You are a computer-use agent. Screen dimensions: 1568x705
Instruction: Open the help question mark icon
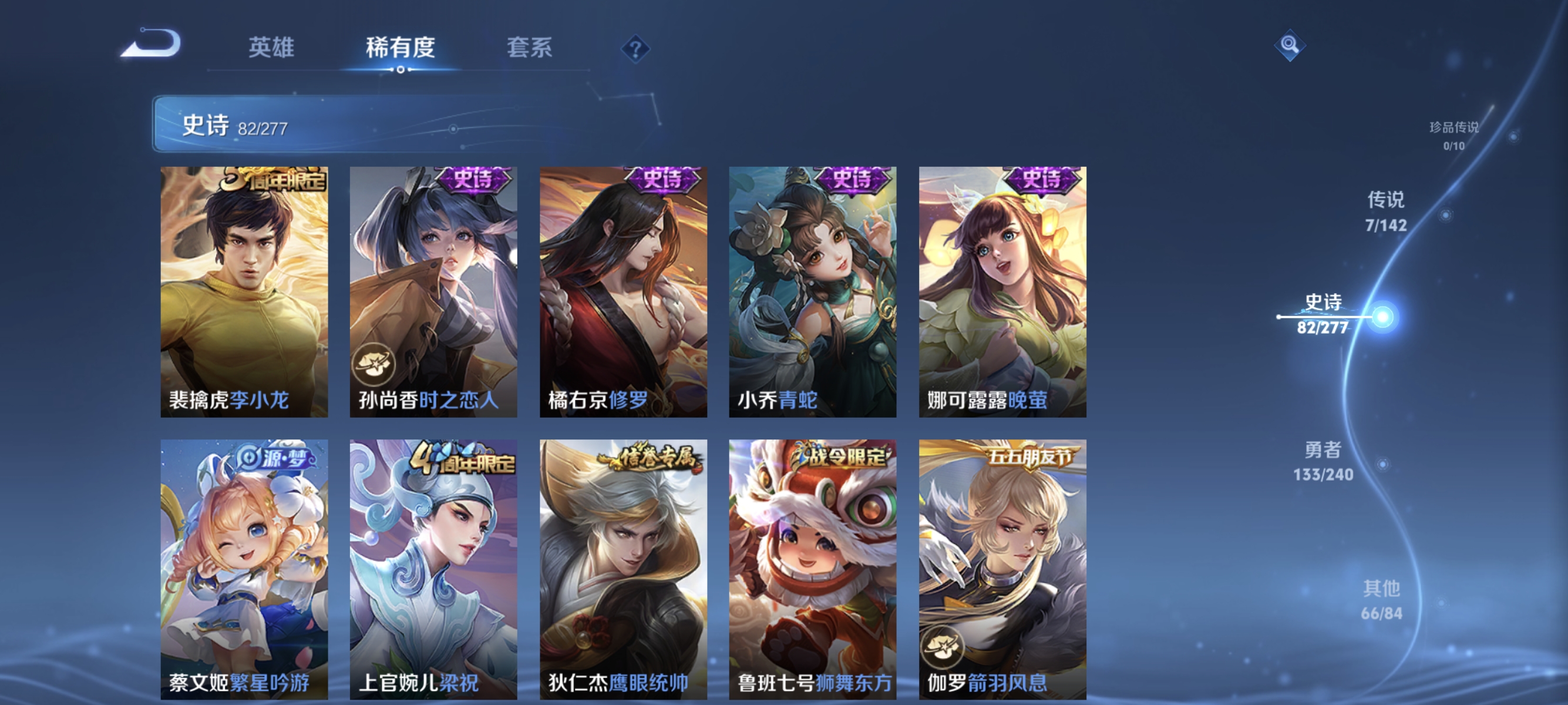coord(635,49)
